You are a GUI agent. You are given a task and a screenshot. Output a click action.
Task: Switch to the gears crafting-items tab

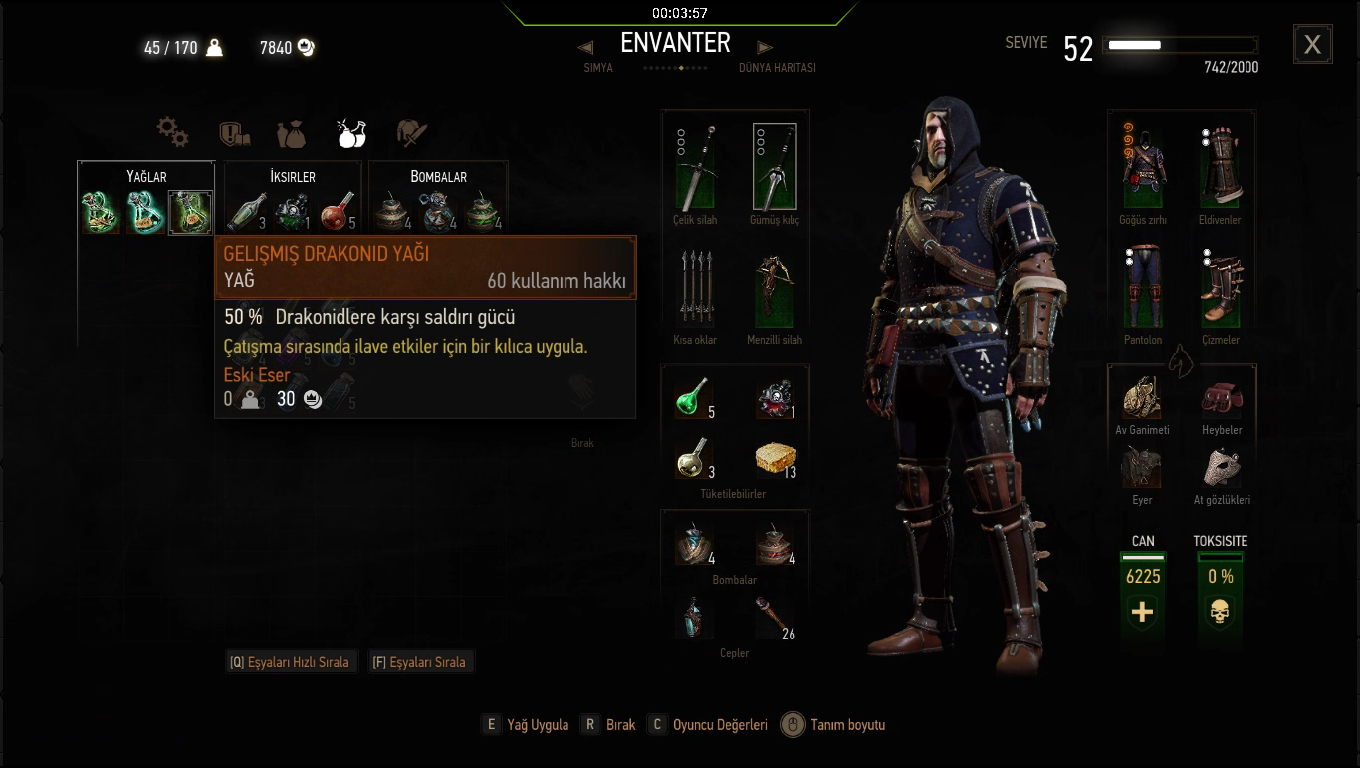[x=172, y=131]
